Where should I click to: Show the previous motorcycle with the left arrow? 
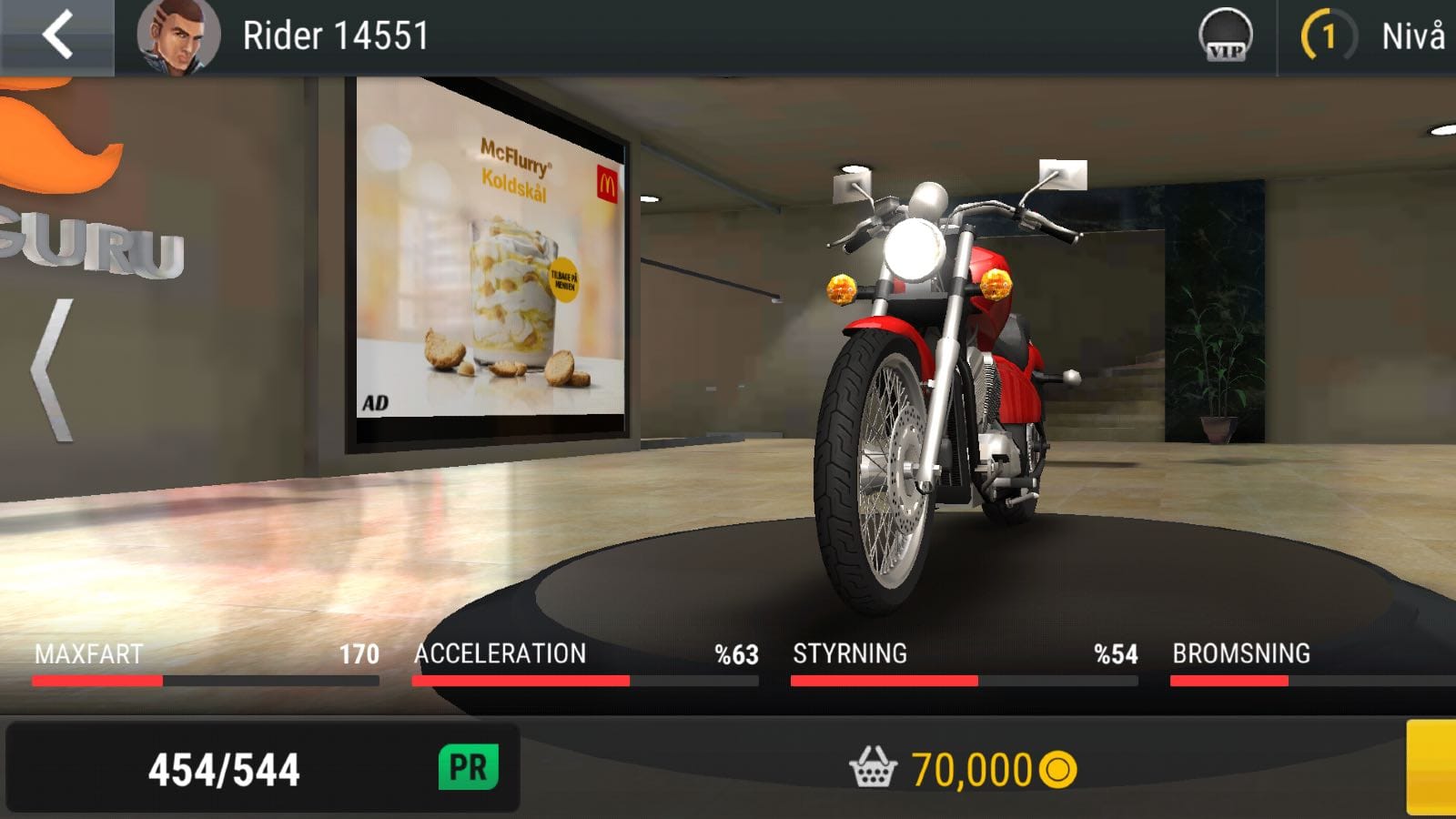53,371
